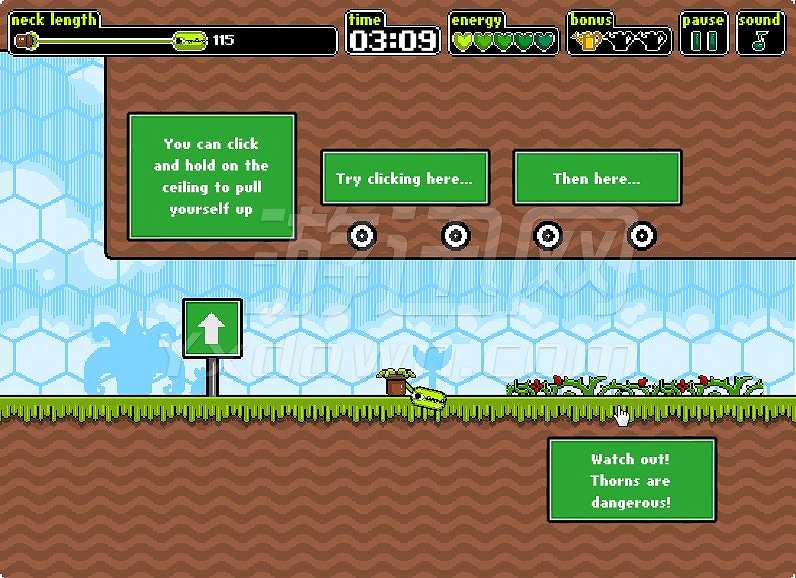Pause the game
Viewport: 796px width, 578px height.
pyautogui.click(x=704, y=41)
